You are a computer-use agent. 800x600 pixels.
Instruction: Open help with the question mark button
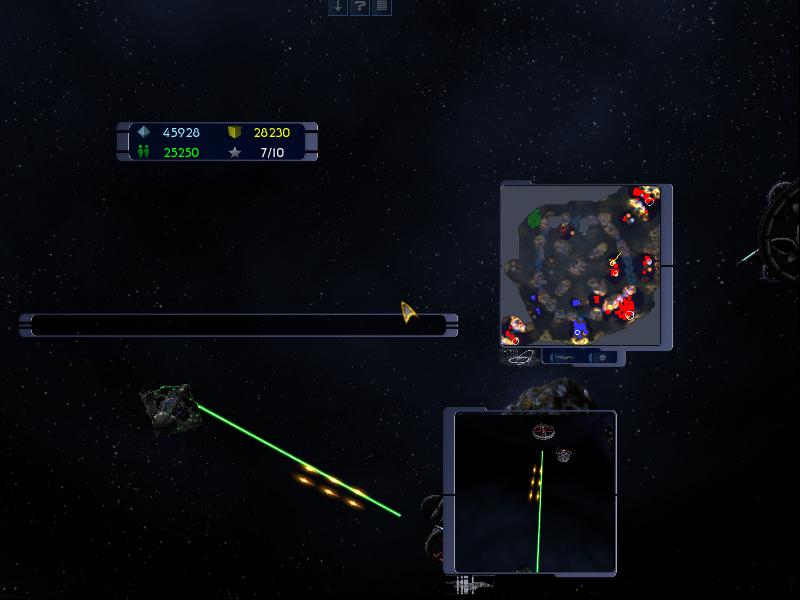pos(359,7)
